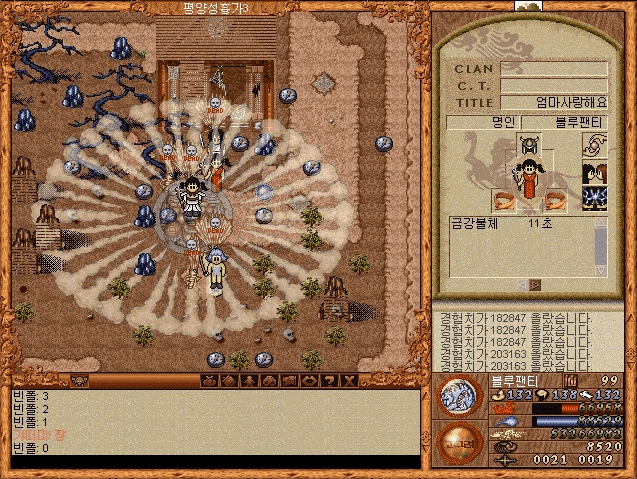
Task: Open help with the question mark icon
Action: point(329,381)
